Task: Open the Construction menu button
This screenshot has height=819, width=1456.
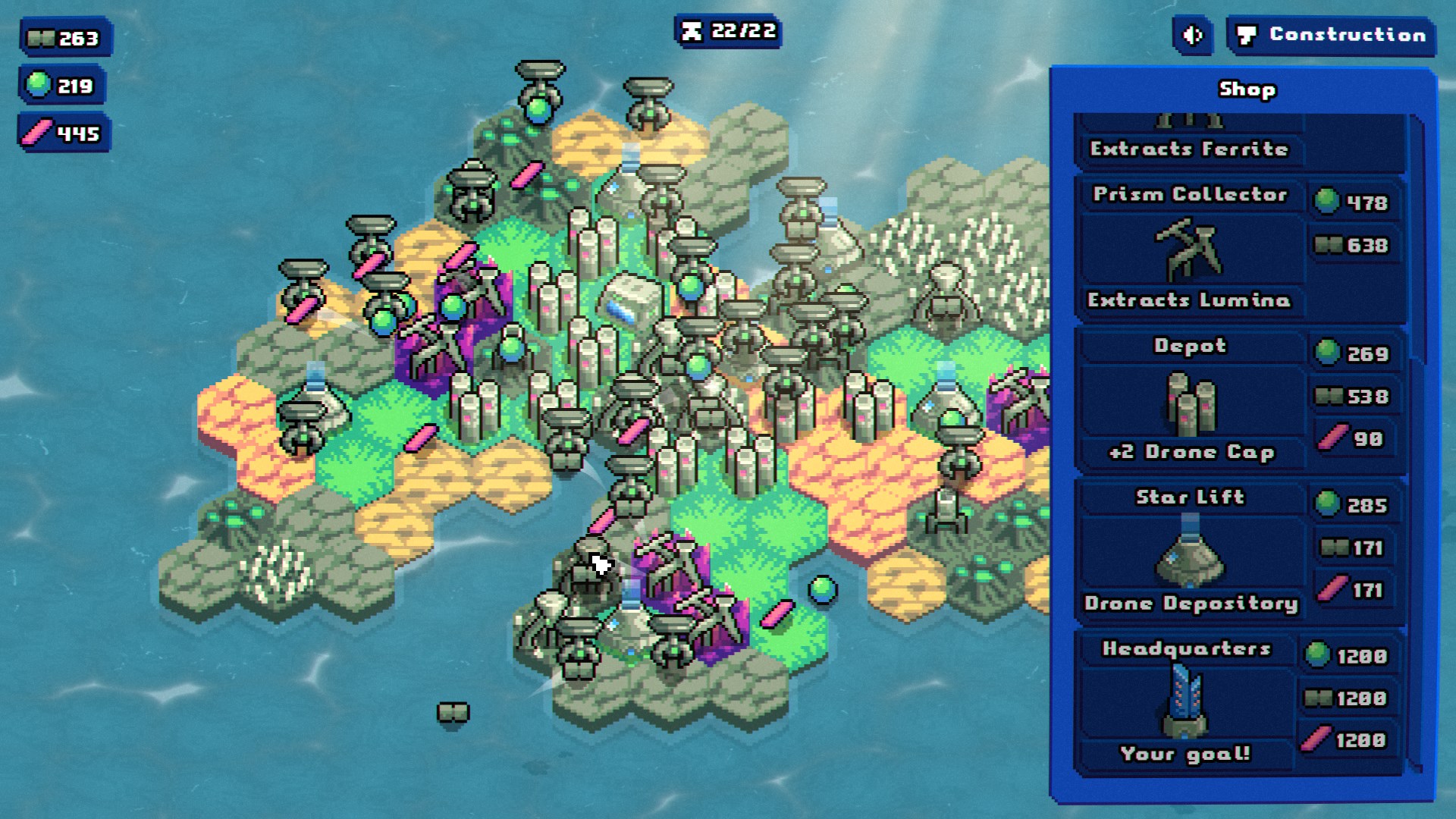Action: [x=1332, y=35]
